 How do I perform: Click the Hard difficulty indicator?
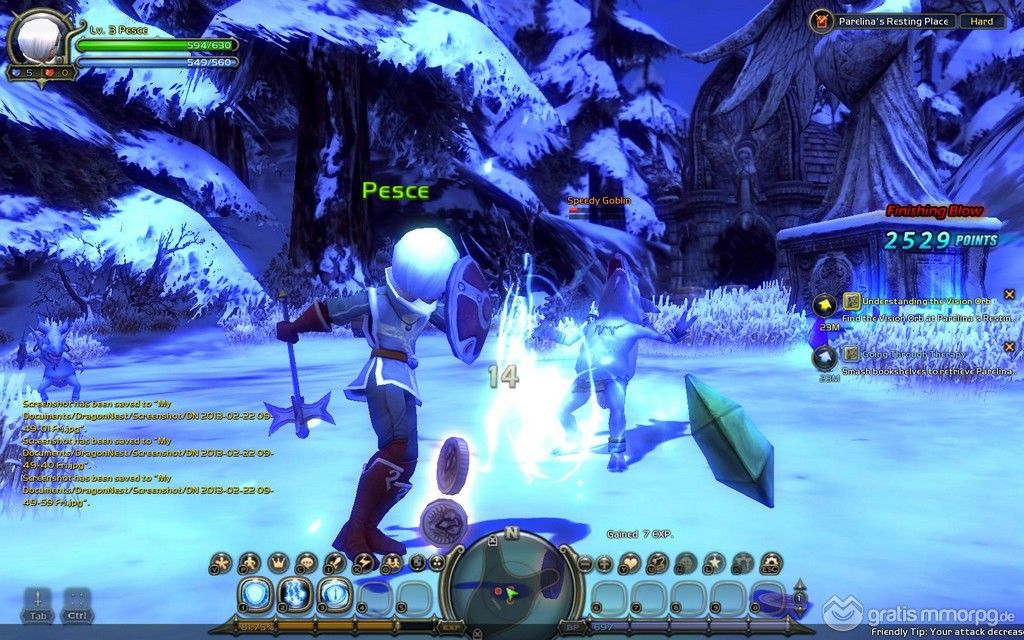click(x=982, y=20)
